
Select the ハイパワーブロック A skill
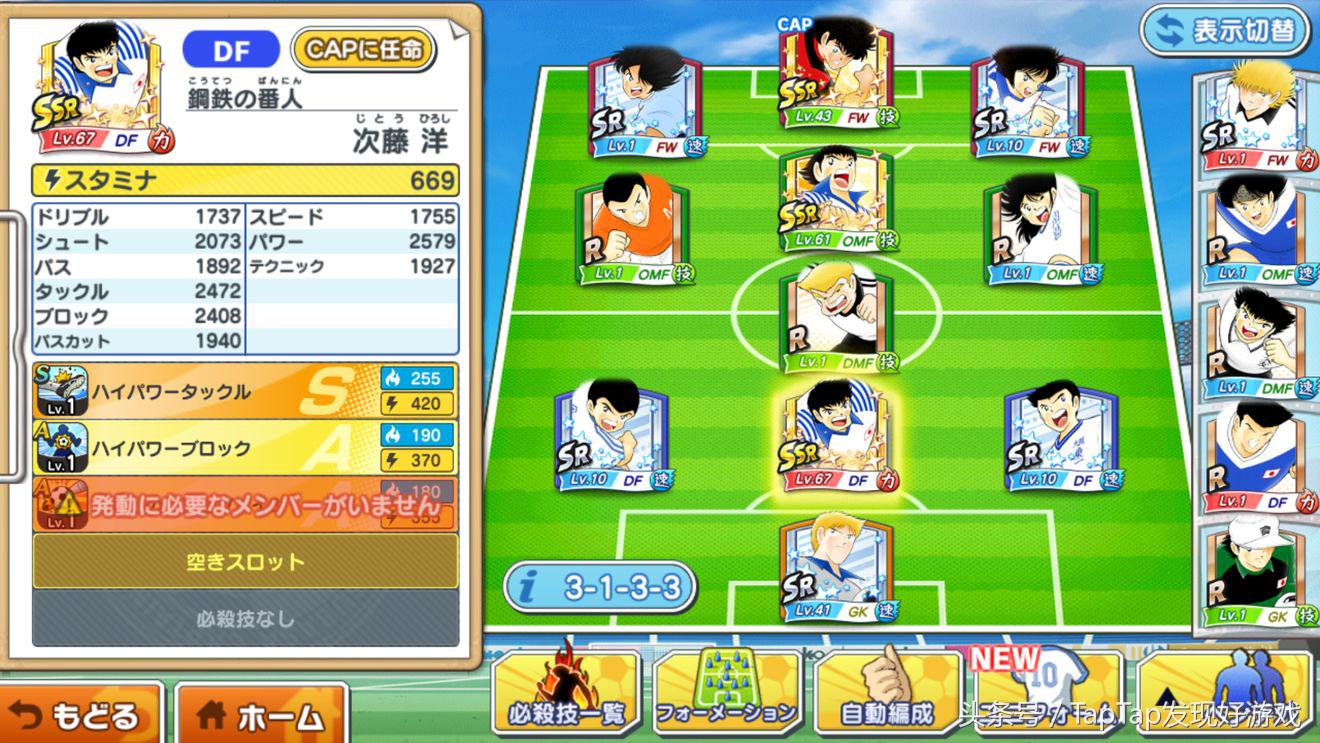point(245,448)
